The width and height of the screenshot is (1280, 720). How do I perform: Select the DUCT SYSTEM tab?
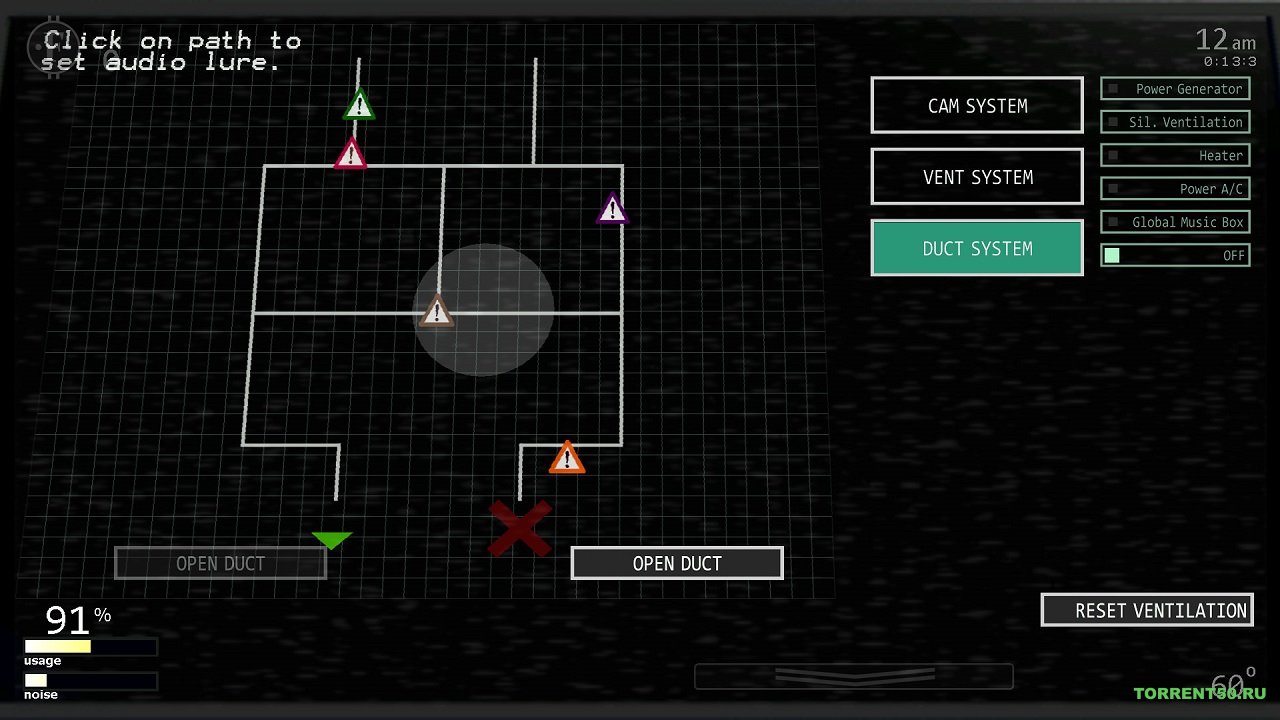977,248
